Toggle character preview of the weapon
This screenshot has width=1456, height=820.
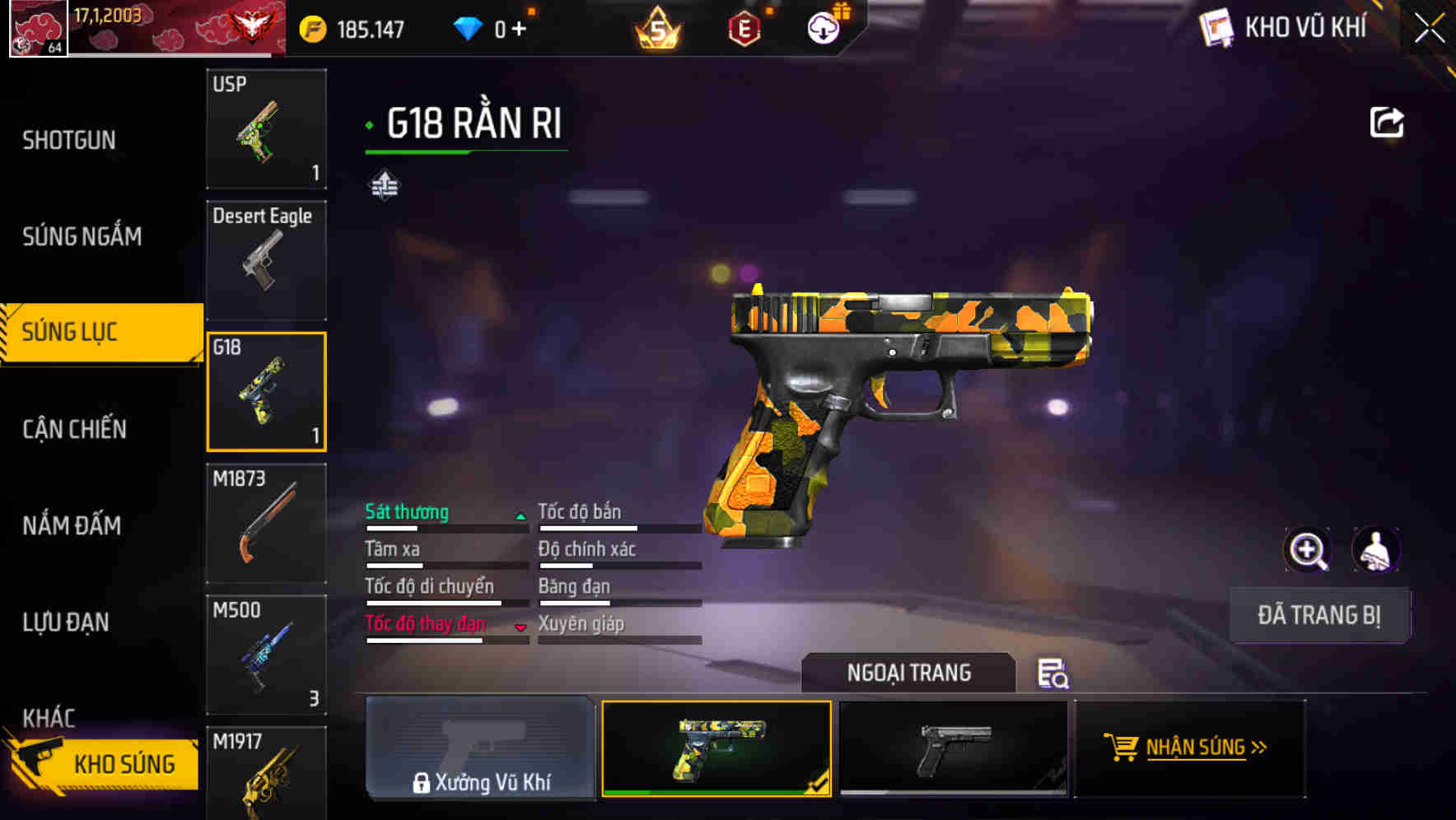click(x=1377, y=550)
